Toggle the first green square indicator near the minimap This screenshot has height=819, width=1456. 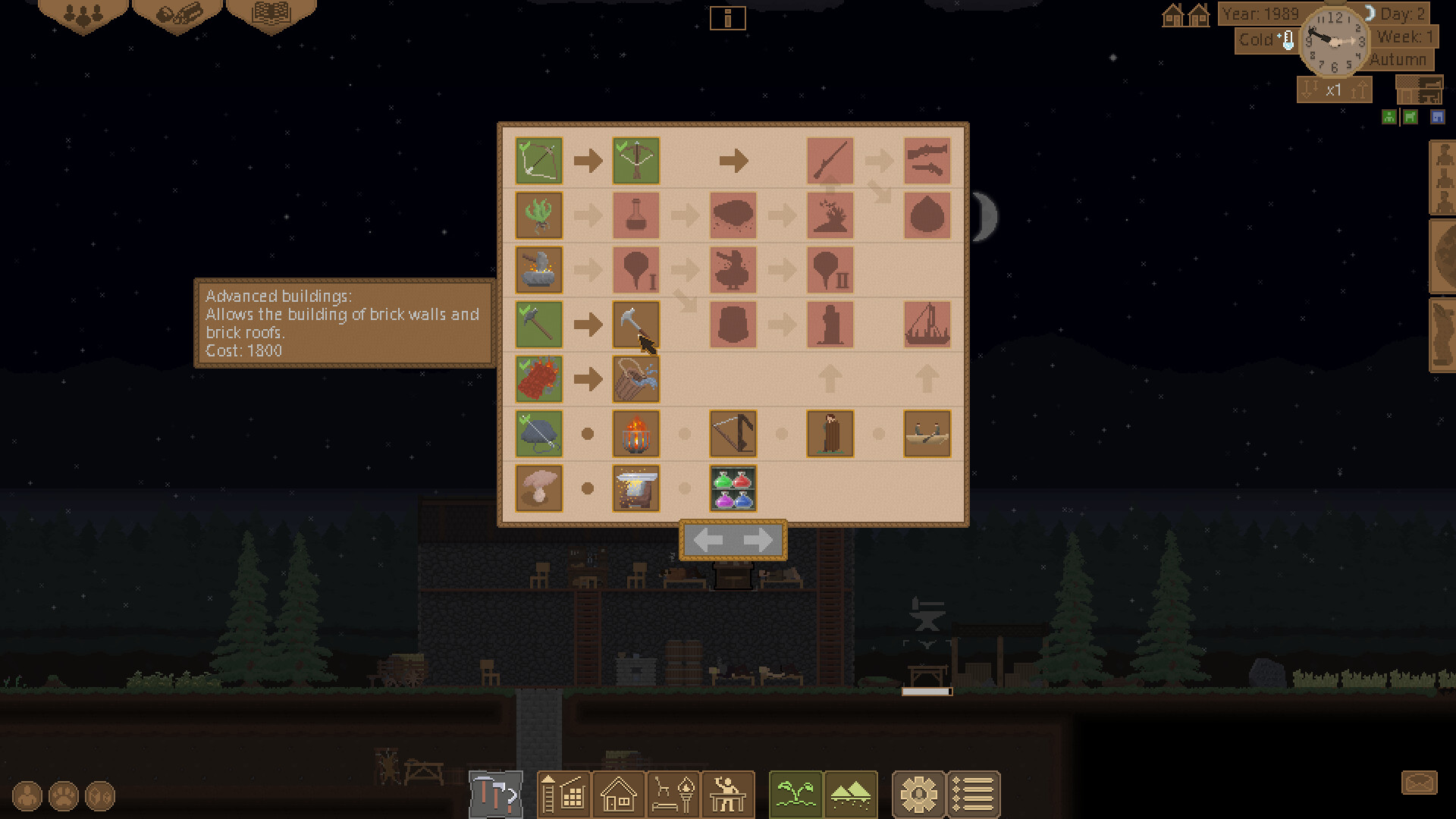click(1388, 117)
